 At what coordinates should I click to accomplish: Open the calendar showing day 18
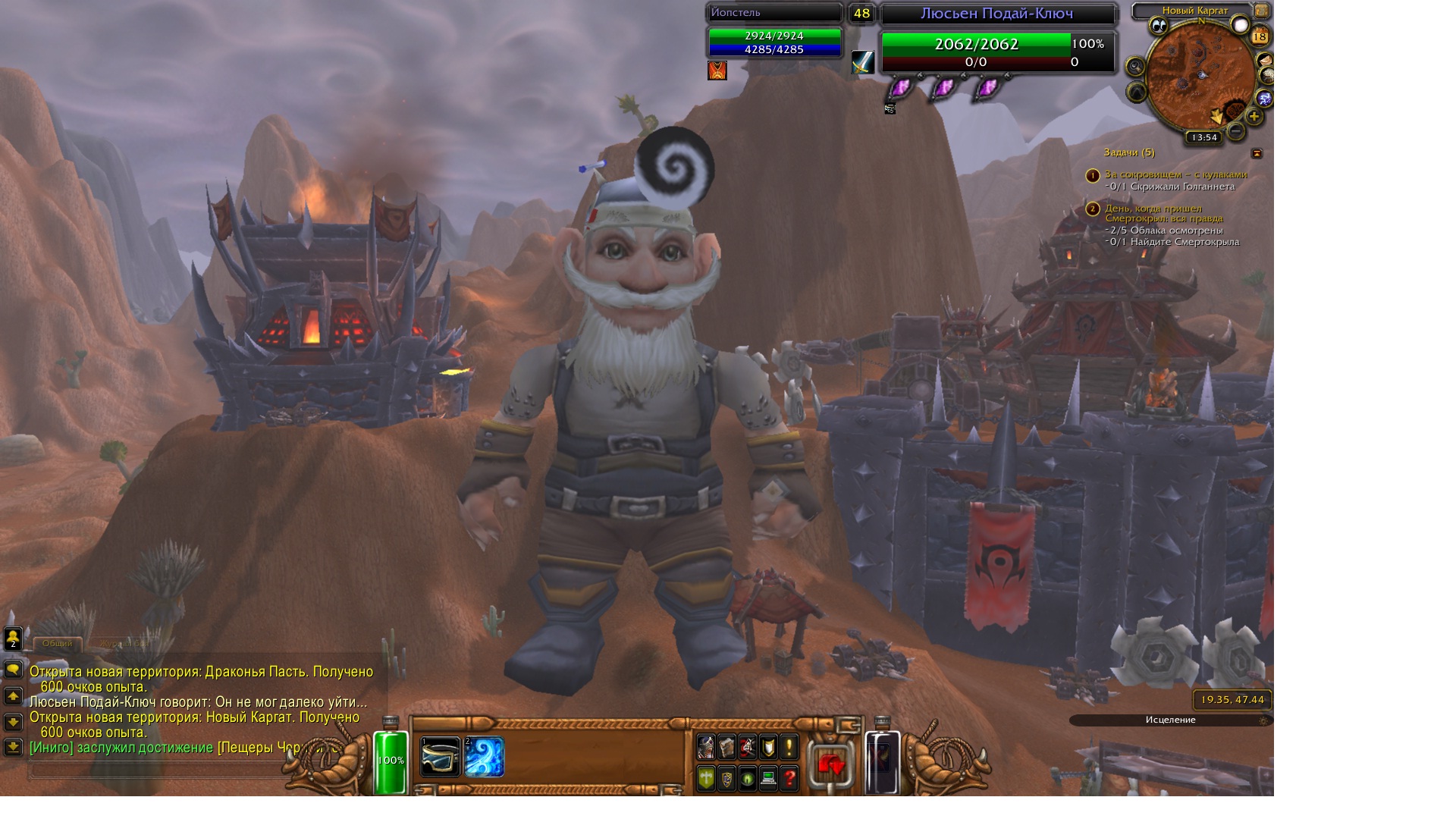(1260, 36)
